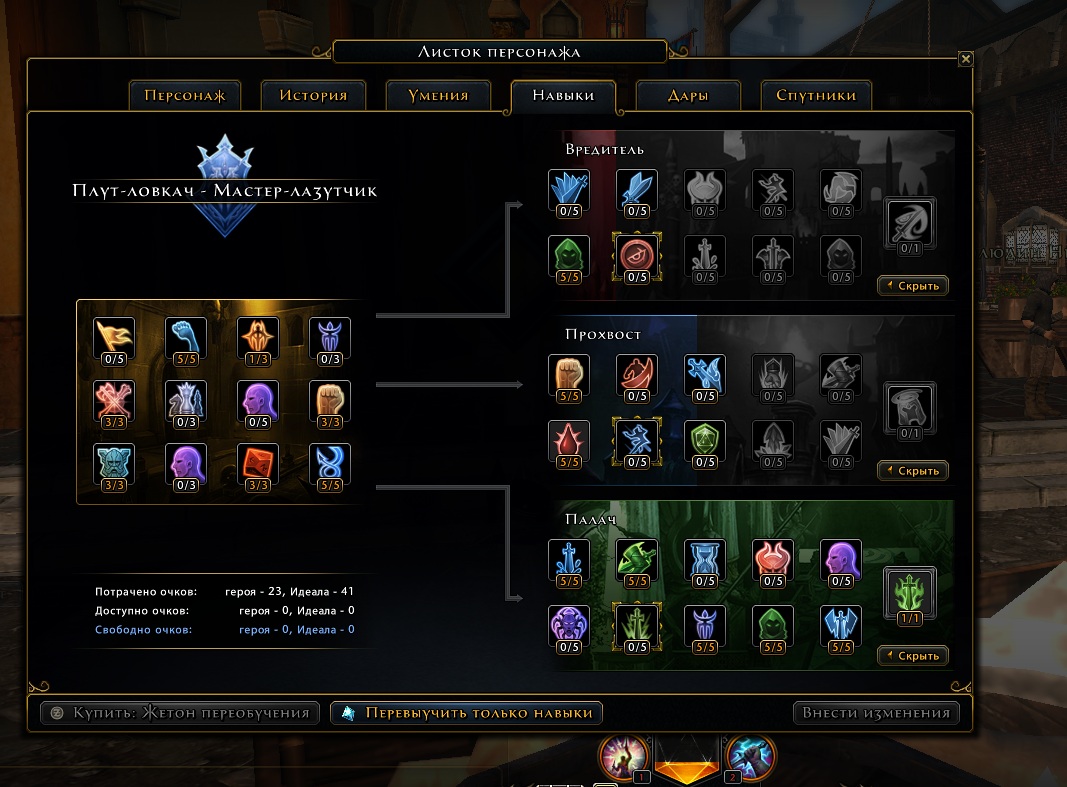Select the yellow flag heroic feat

pyautogui.click(x=113, y=338)
